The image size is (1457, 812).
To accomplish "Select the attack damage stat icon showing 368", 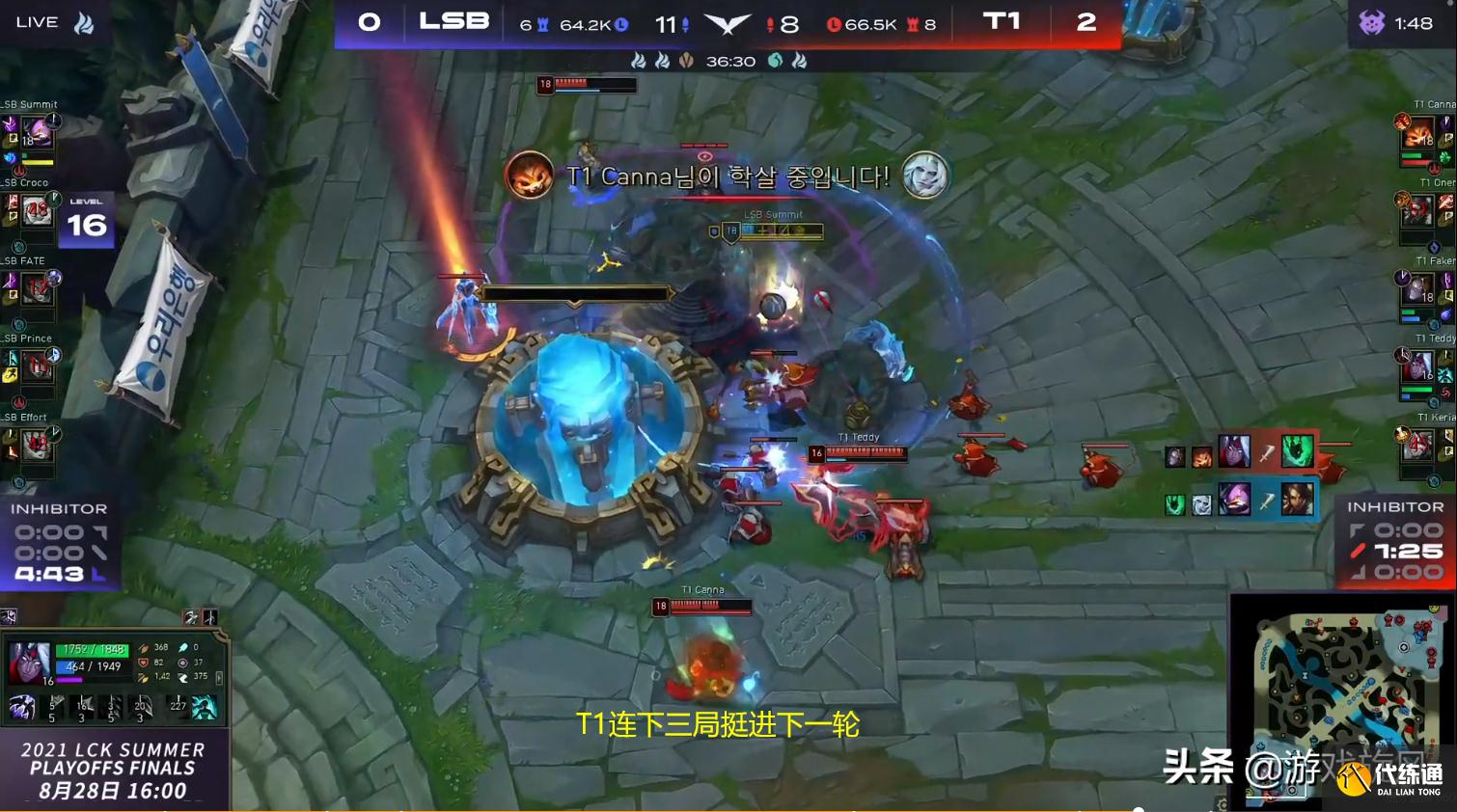I will click(143, 647).
